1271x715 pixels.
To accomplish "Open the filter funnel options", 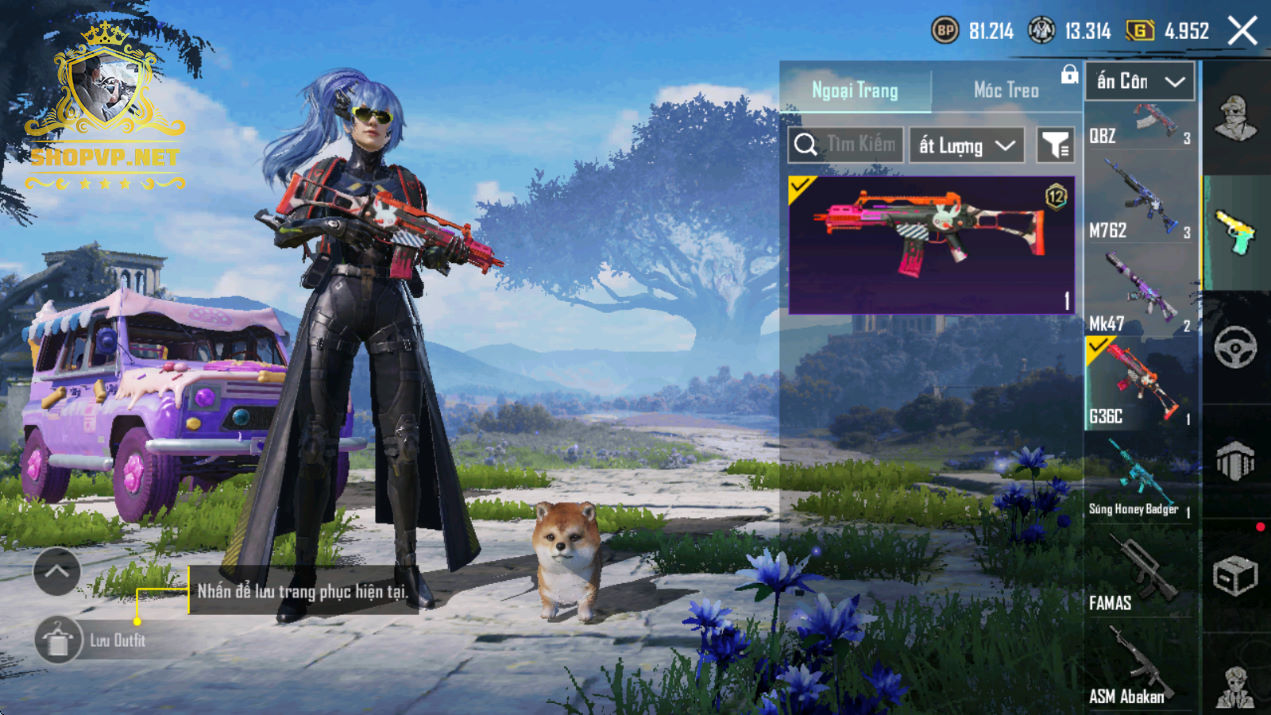I will click(x=1055, y=146).
